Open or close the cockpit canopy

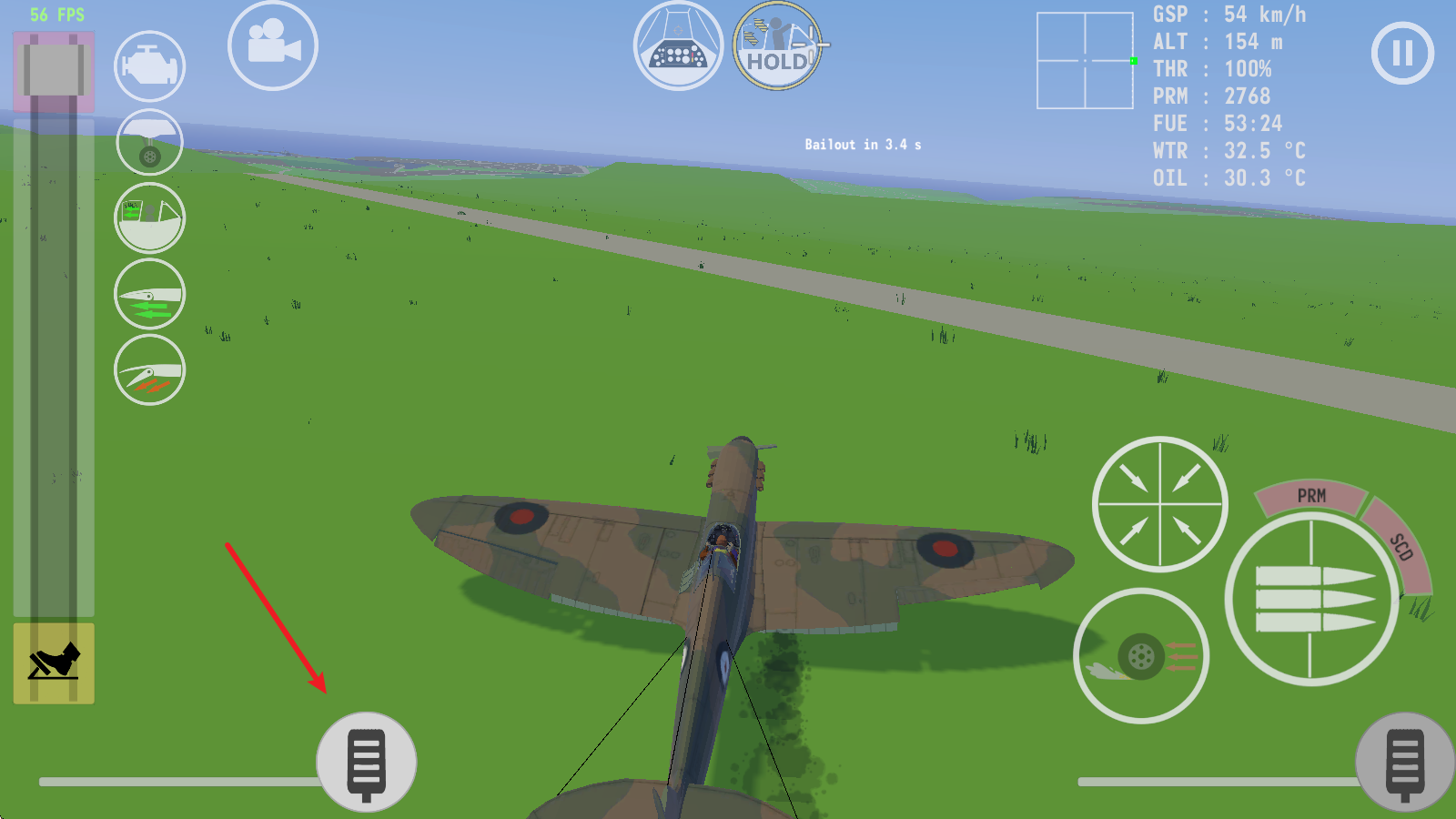pyautogui.click(x=148, y=217)
